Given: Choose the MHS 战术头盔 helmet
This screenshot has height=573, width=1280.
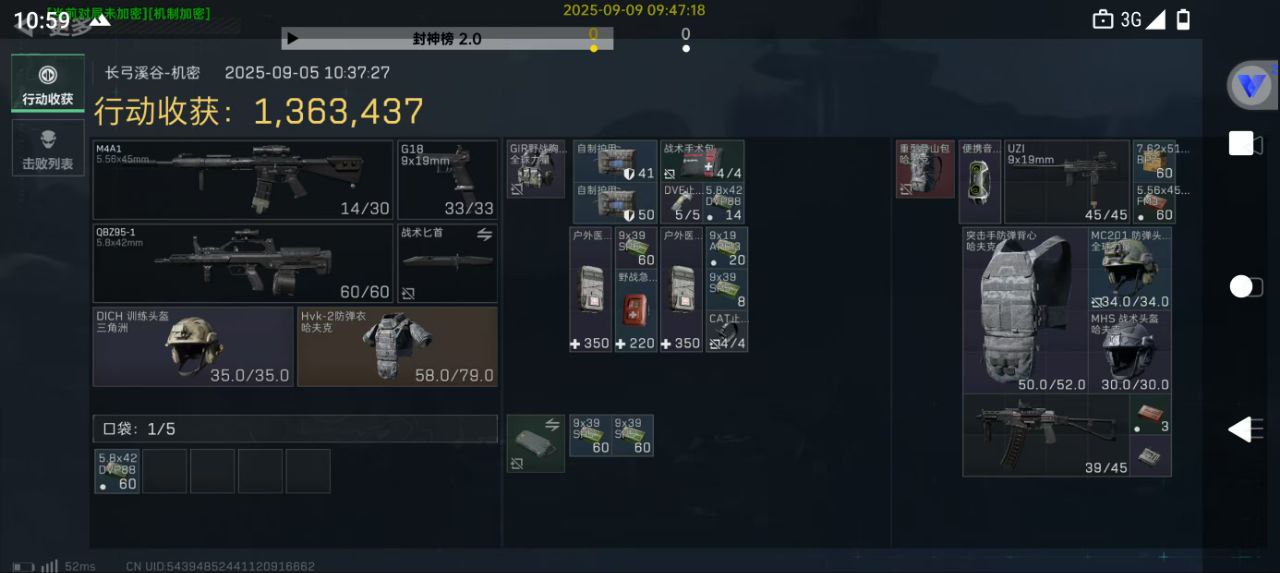Looking at the screenshot, I should click(x=1130, y=352).
